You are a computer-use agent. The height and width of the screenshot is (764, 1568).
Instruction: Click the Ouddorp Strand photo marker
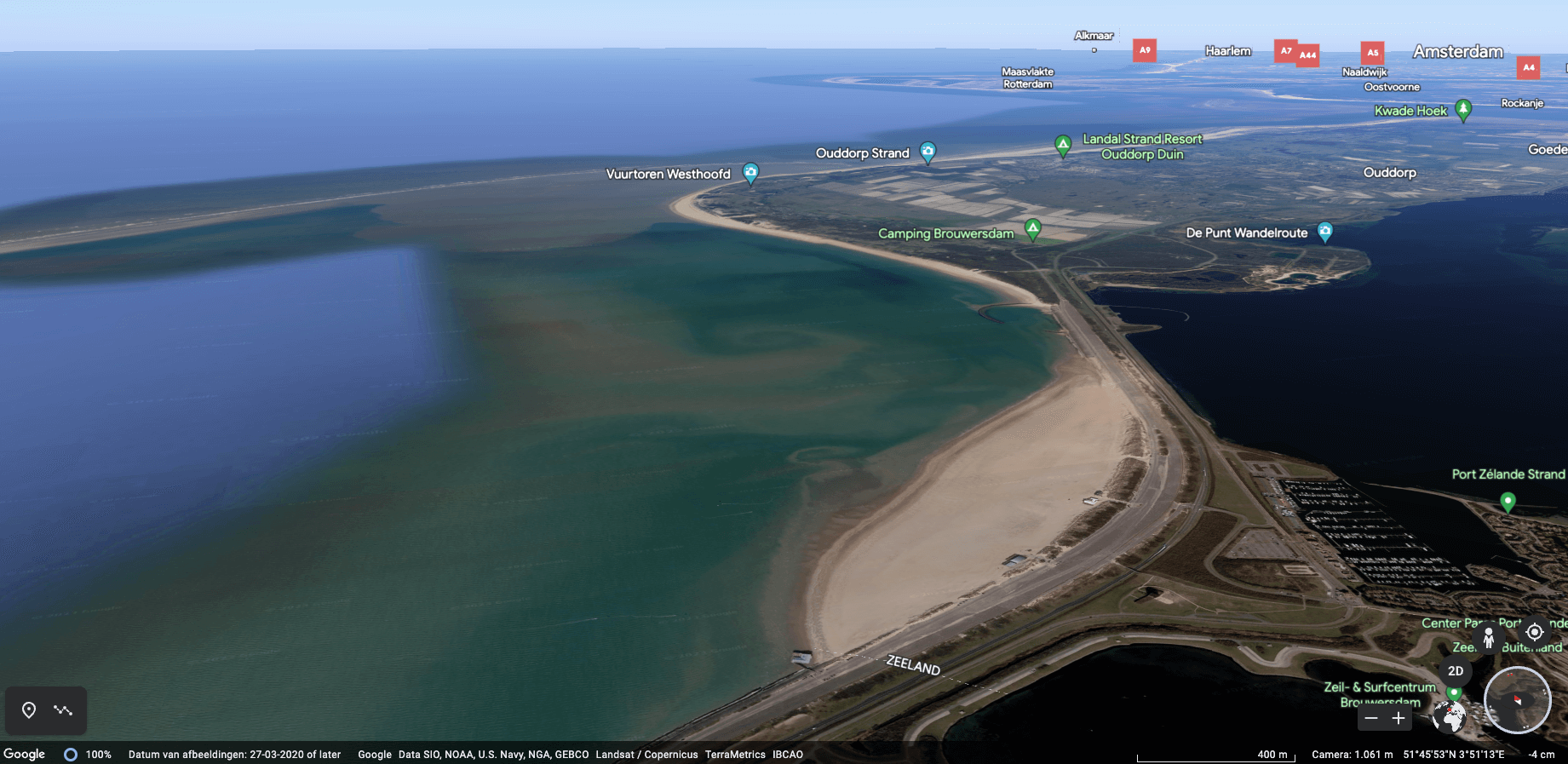tap(927, 152)
